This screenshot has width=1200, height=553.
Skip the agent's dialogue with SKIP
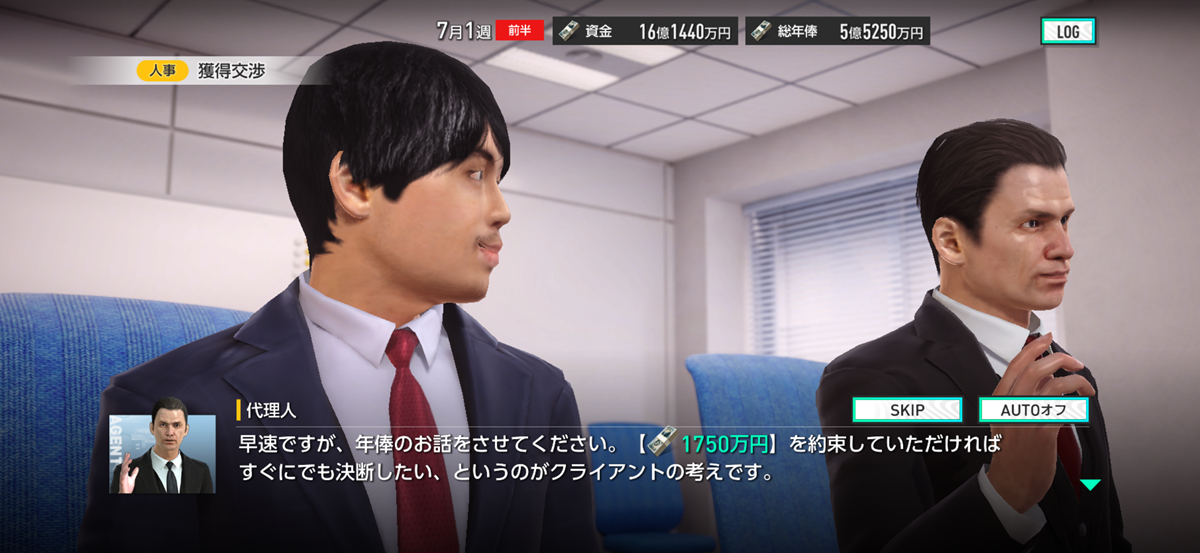[x=907, y=410]
